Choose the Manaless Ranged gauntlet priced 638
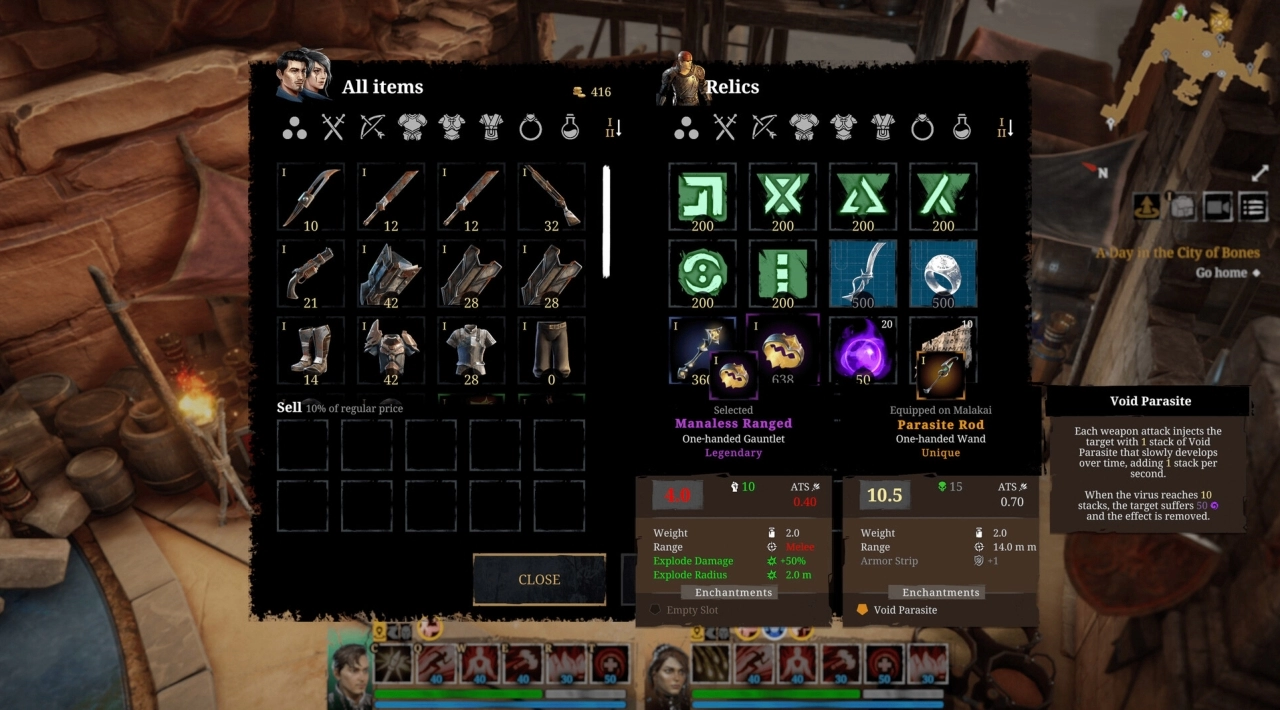1280x710 pixels. [x=783, y=351]
